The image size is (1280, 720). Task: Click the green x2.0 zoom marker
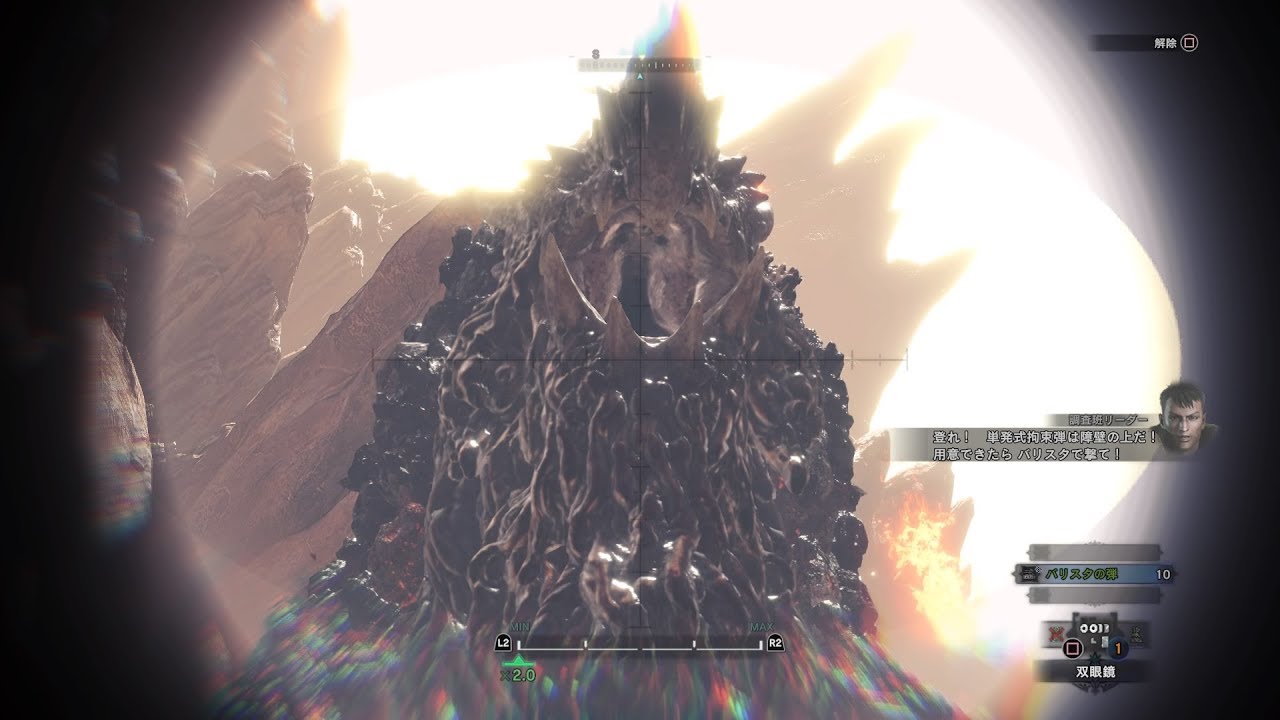pos(518,668)
